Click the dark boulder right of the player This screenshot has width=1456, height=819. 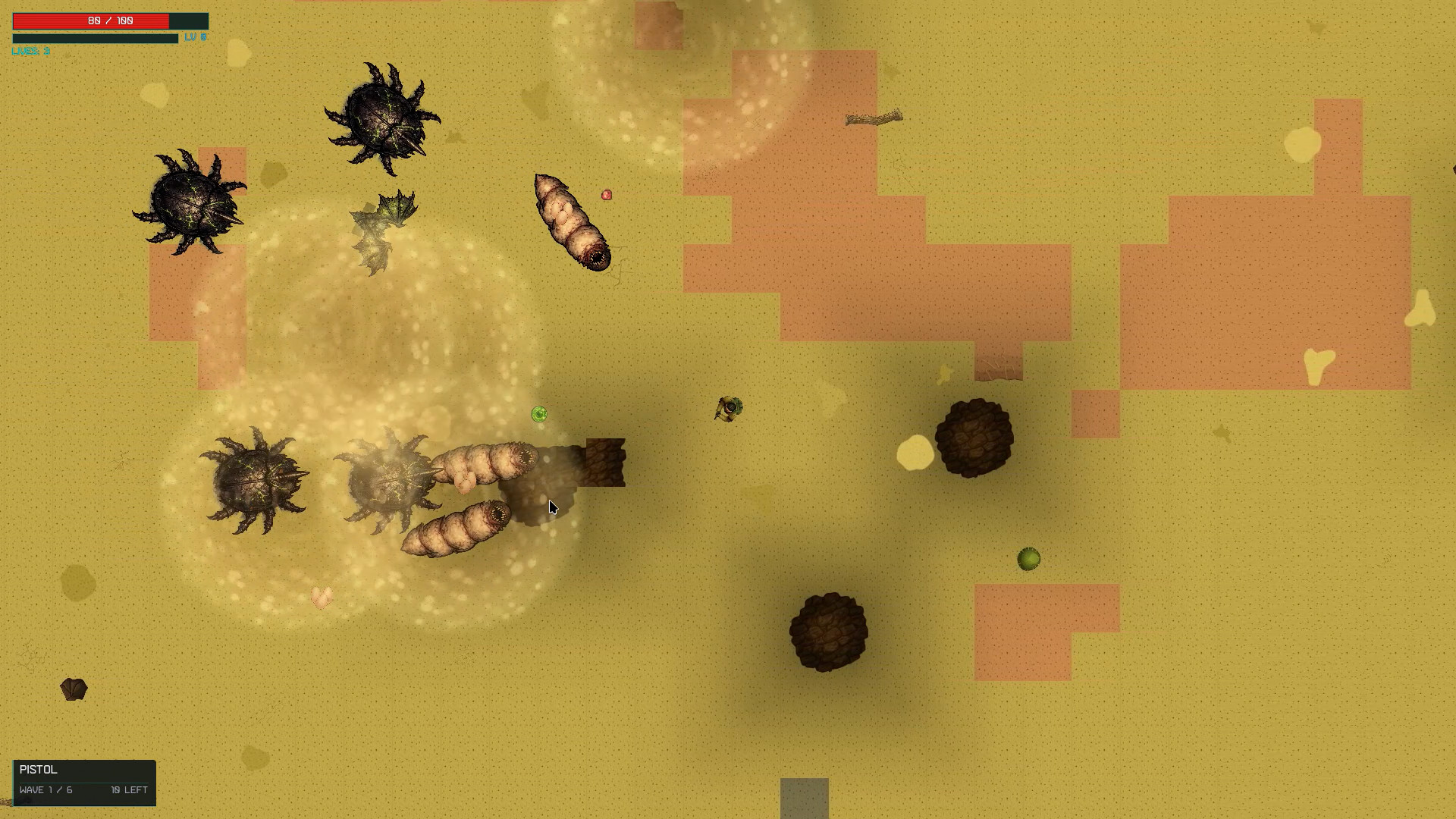tap(976, 438)
